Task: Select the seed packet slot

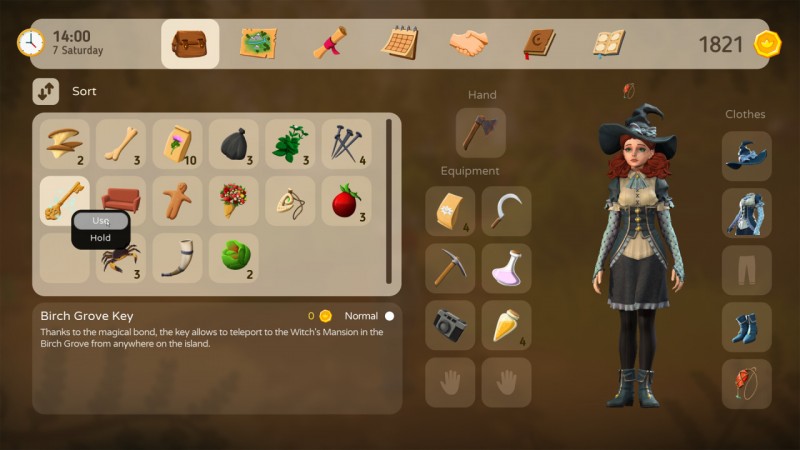Action: point(177,145)
